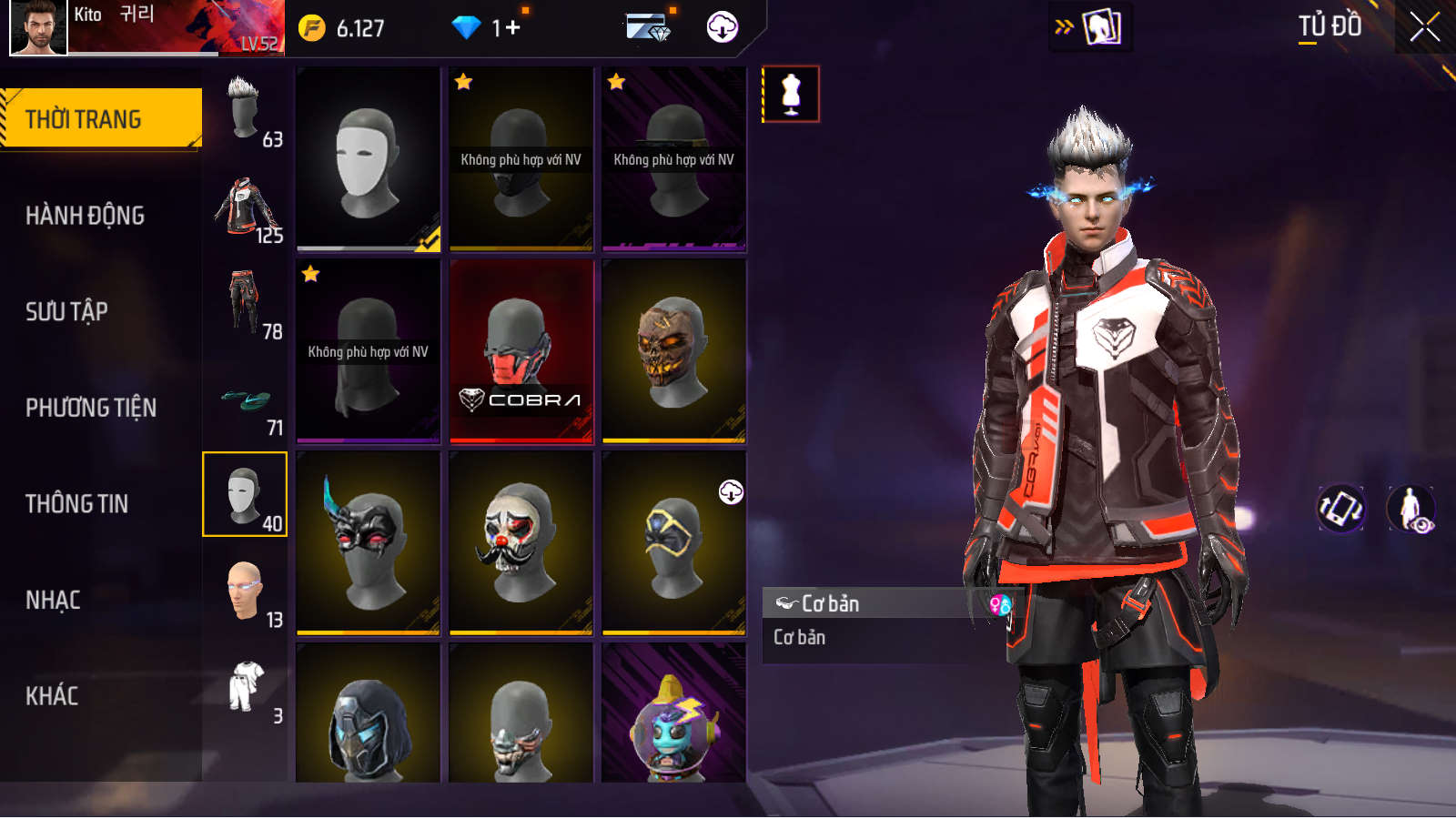Select the face paint category with 13 items
Viewport: 1456px width, 819px height.
click(x=246, y=592)
